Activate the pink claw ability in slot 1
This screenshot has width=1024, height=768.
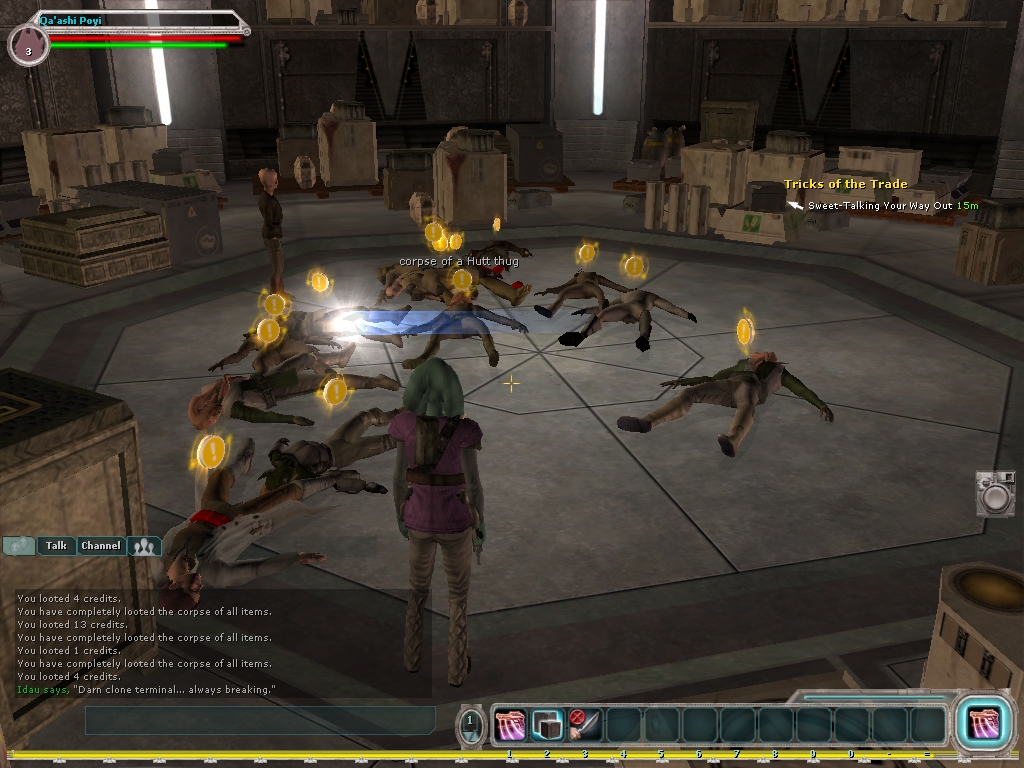point(510,725)
